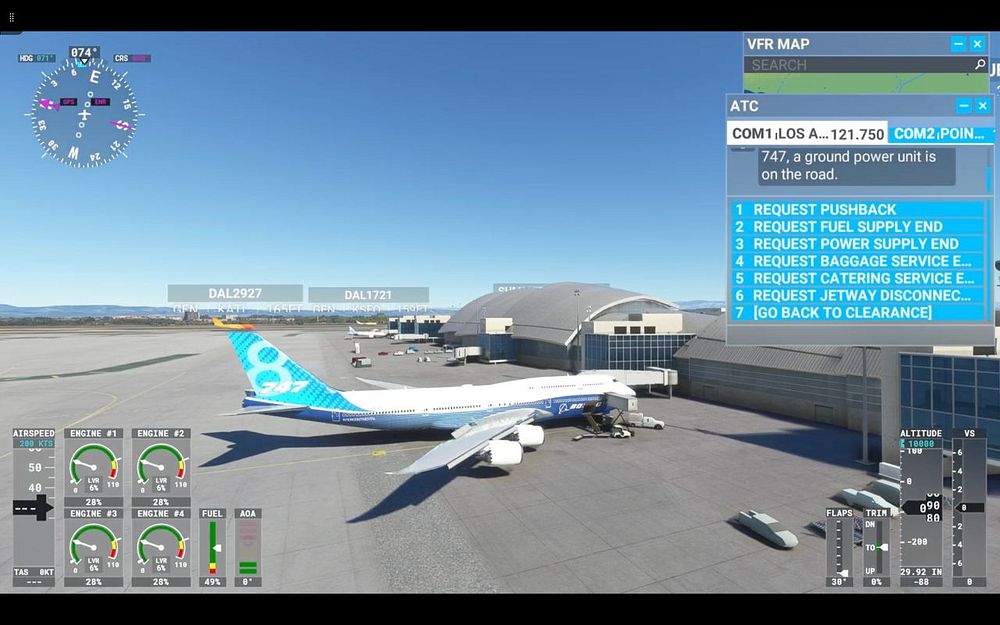The image size is (1000, 625).
Task: Minimize the VFR Map panel
Action: tap(958, 44)
